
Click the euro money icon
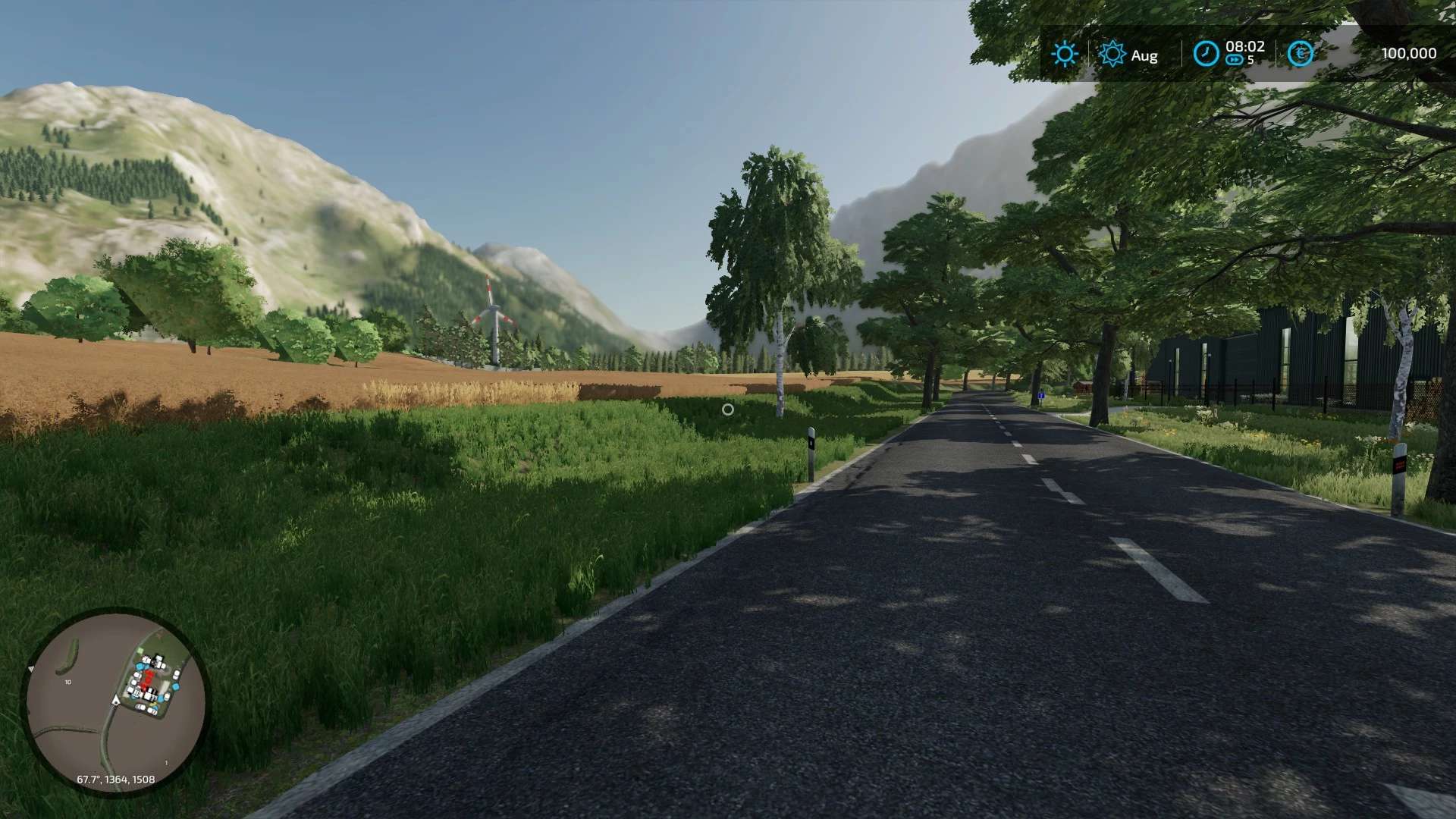tap(1301, 53)
